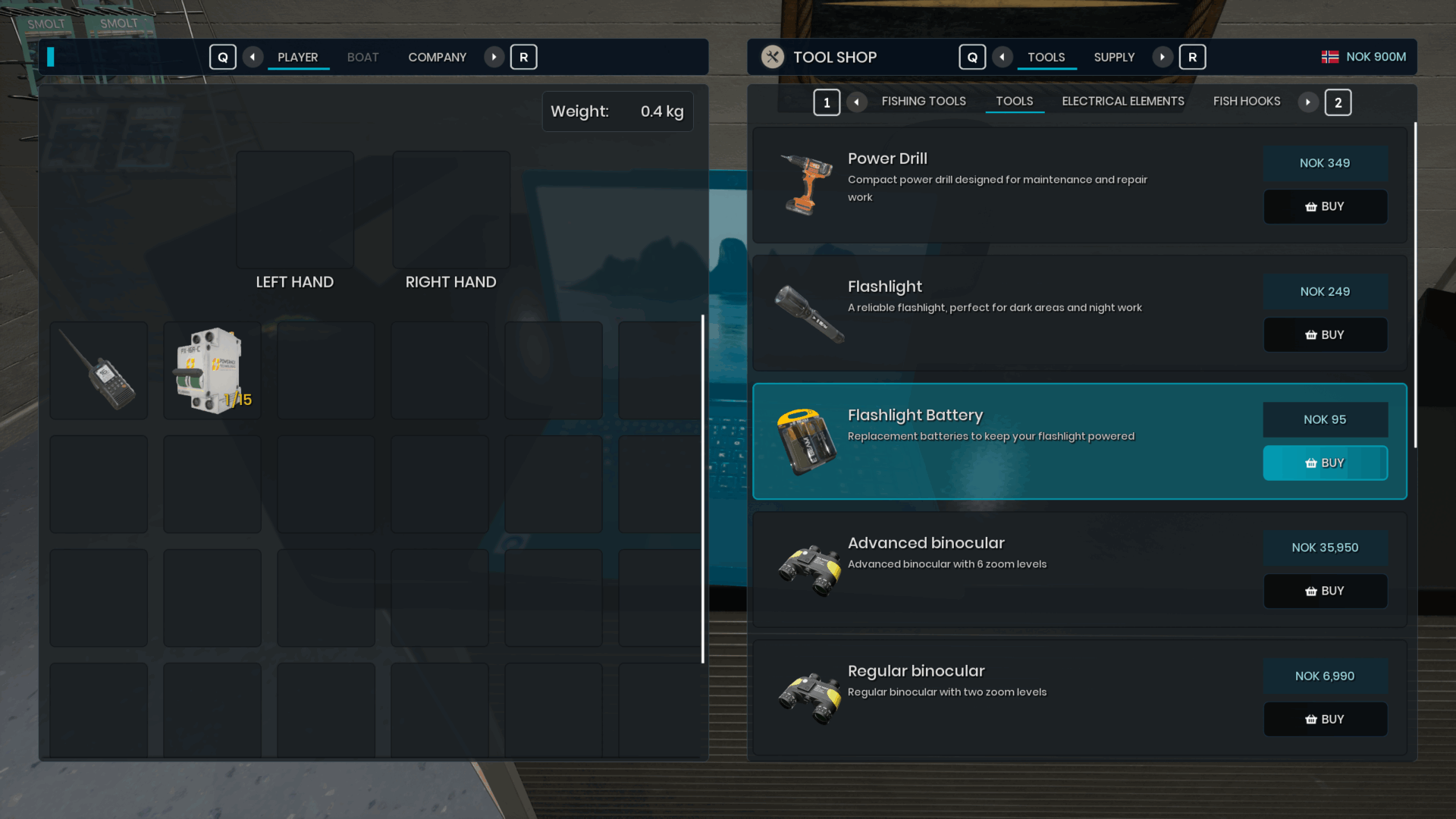Screen dimensions: 1456x819
Task: Buy the Power Drill
Action: tap(1325, 206)
